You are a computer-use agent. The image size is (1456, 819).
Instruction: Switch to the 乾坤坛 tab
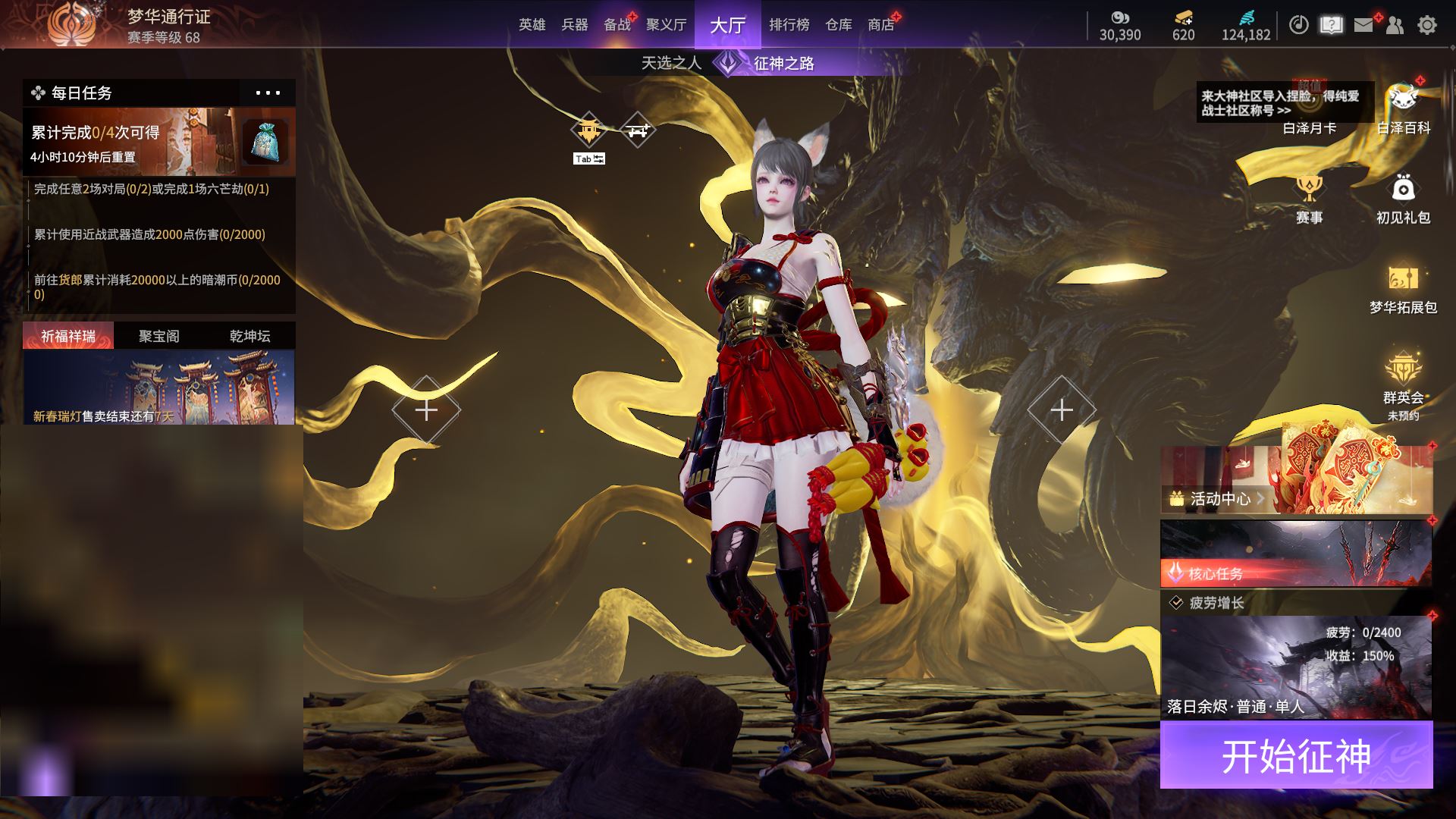pyautogui.click(x=249, y=336)
